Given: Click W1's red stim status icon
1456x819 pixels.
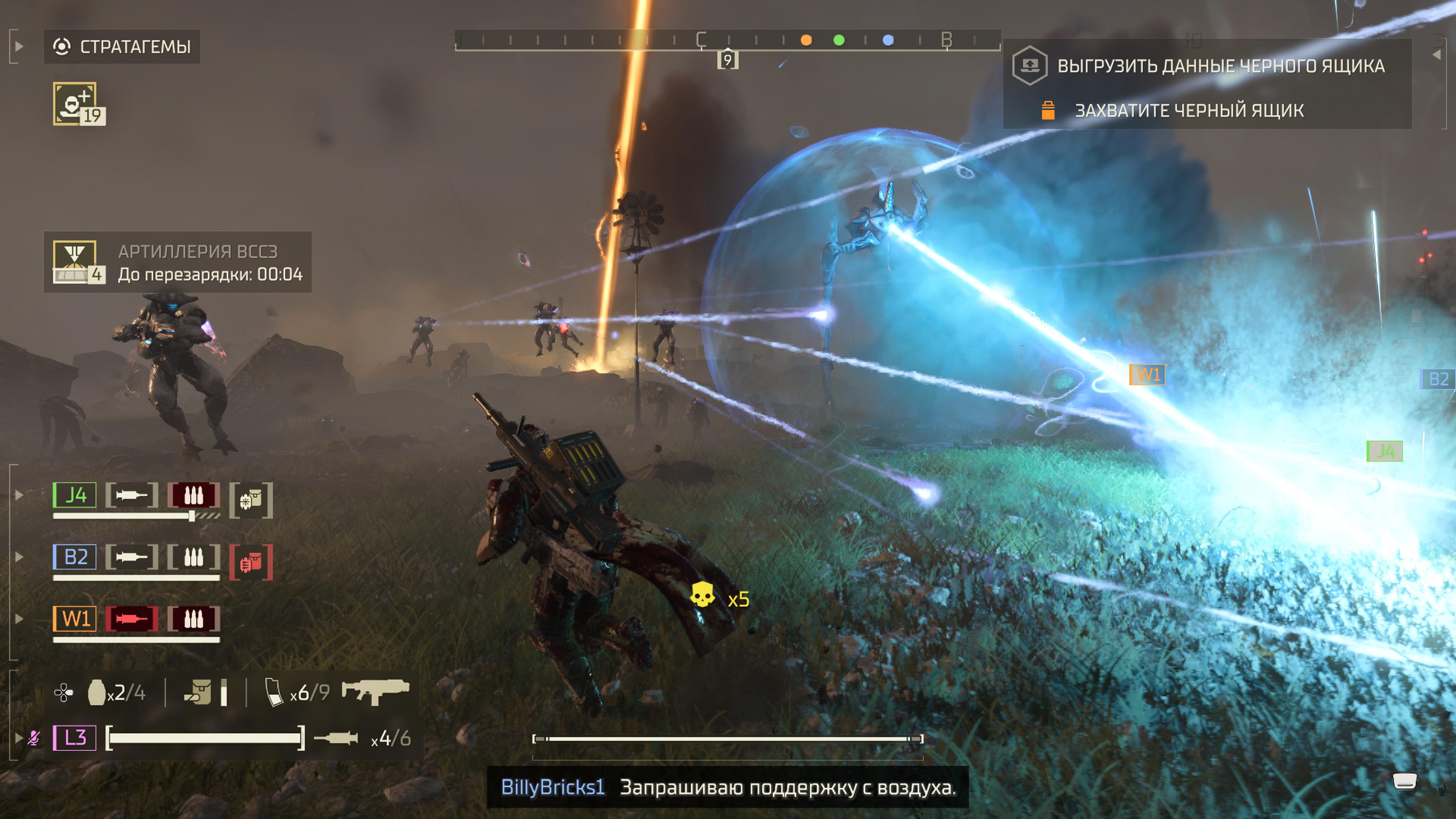Looking at the screenshot, I should coord(131,619).
